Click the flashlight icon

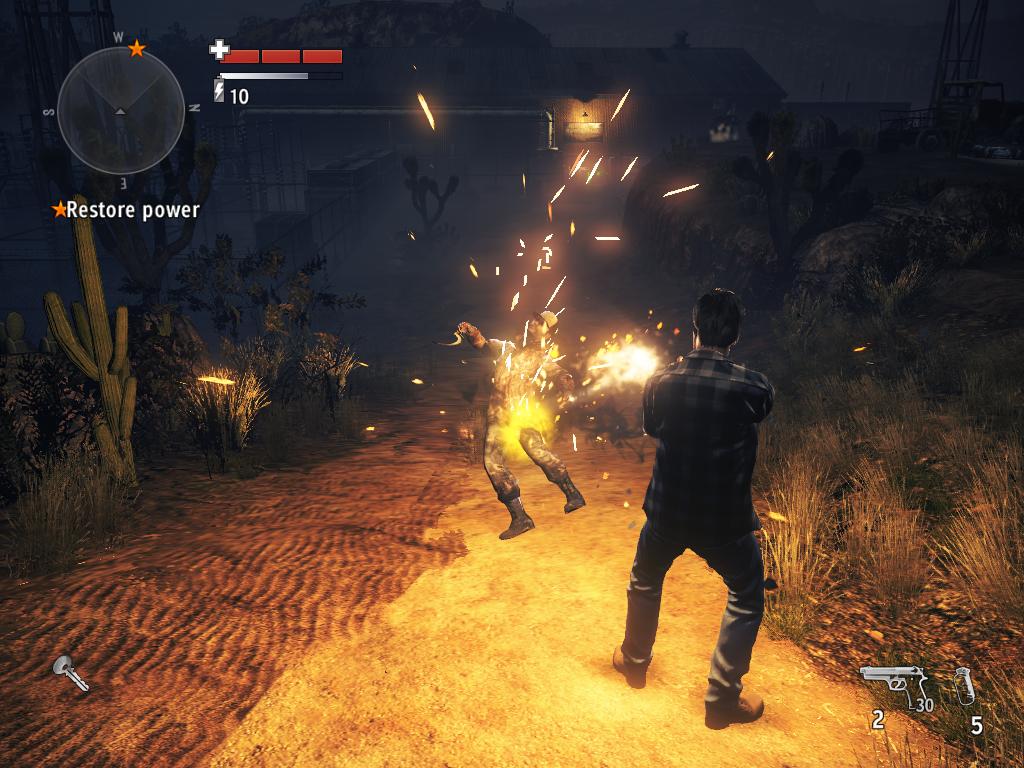(x=71, y=673)
